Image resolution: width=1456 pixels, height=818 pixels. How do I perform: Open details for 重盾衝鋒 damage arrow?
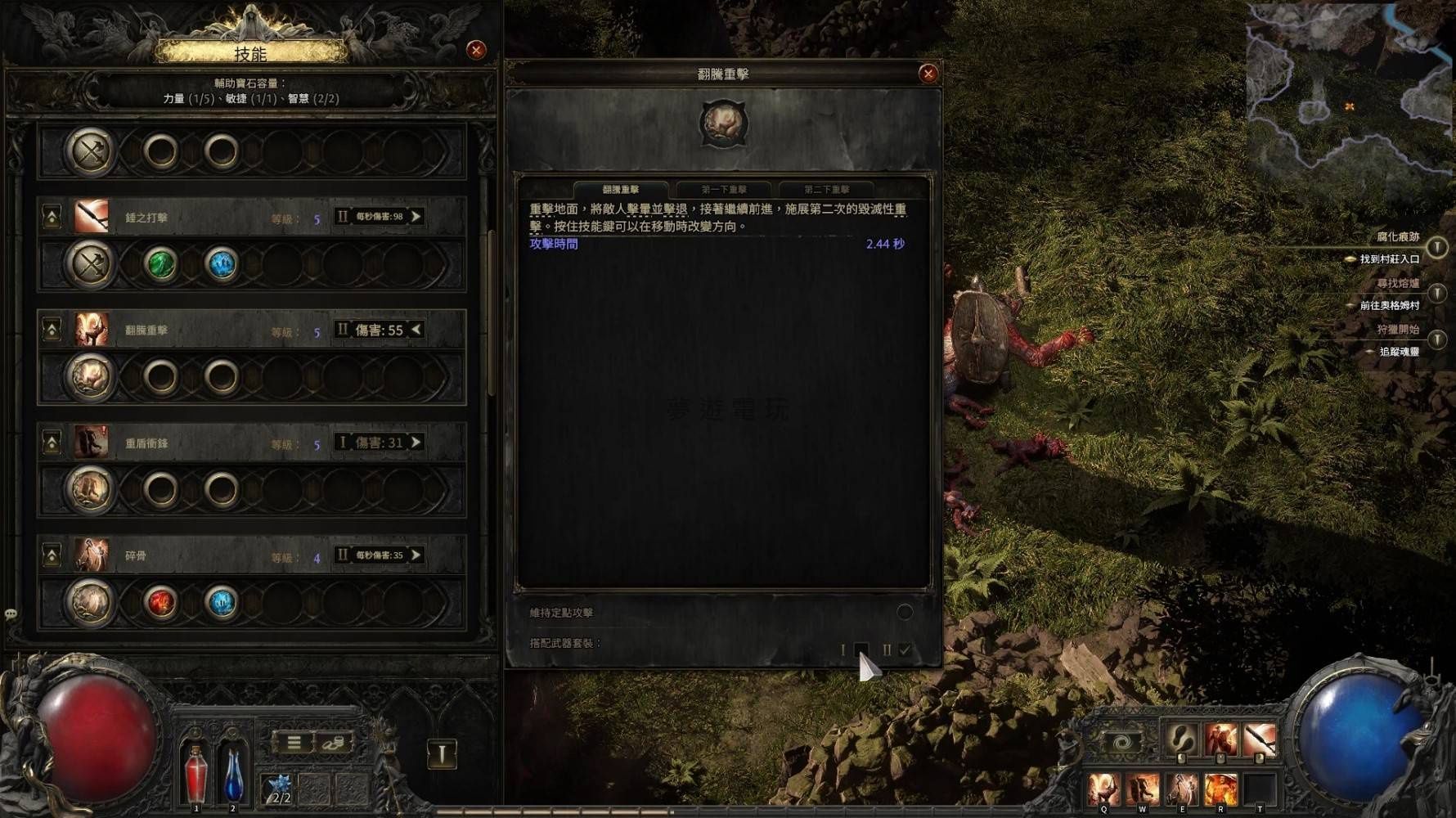pyautogui.click(x=416, y=443)
